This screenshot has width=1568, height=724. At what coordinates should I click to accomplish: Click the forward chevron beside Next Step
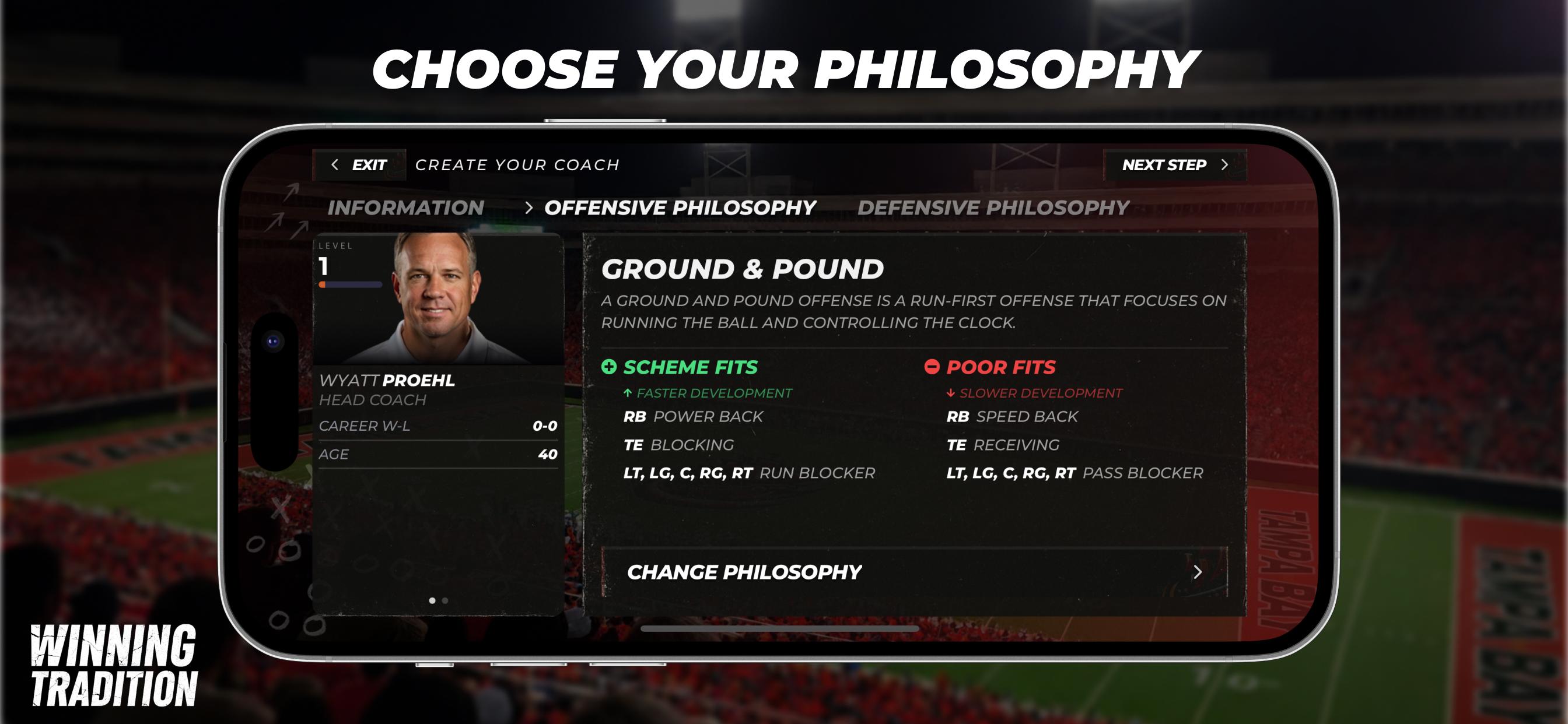coord(1226,164)
